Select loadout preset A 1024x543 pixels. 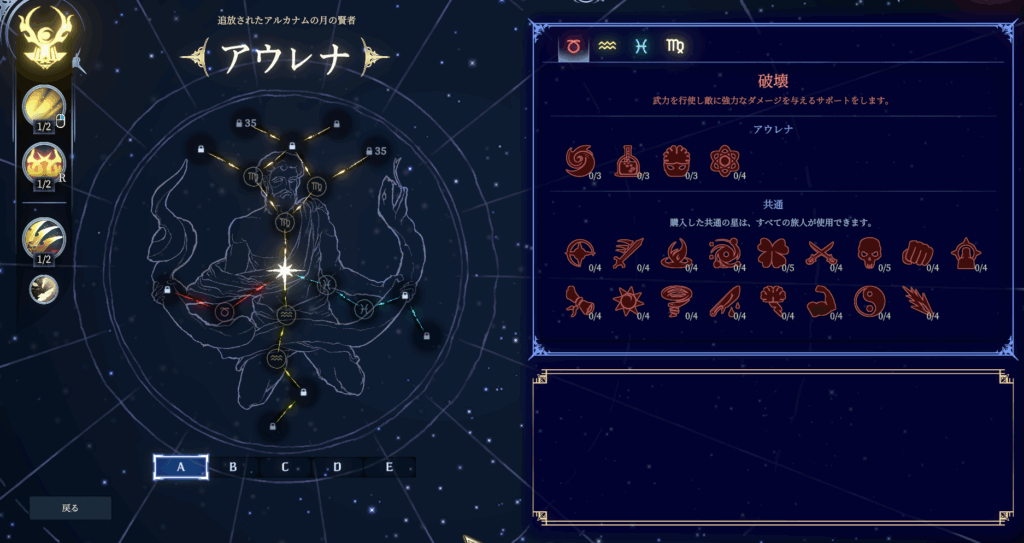pos(181,467)
